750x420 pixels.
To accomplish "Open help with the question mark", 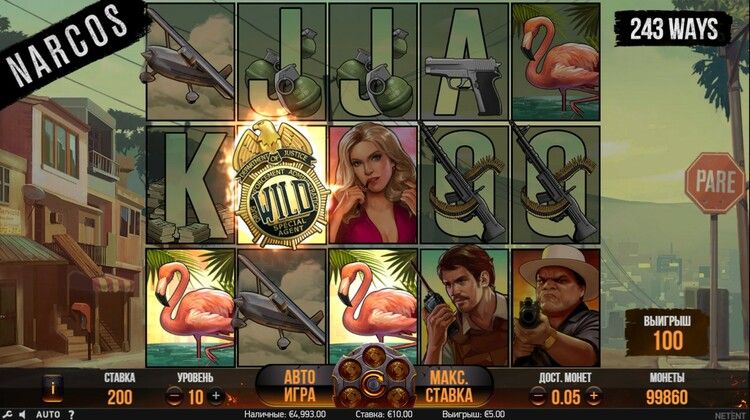I will click(71, 414).
